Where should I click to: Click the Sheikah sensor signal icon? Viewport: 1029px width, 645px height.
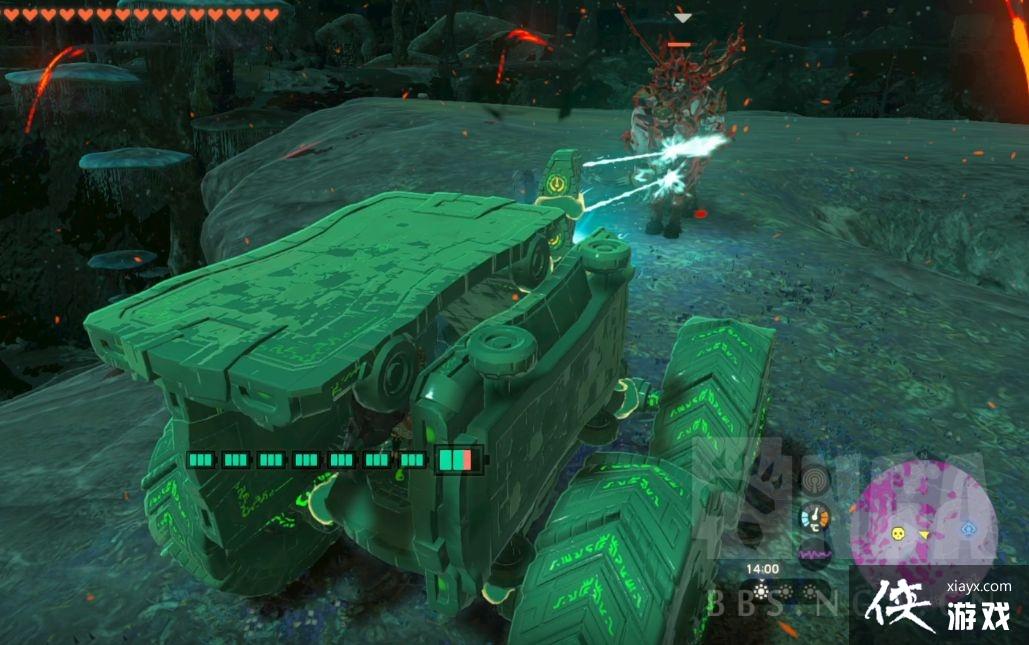coord(815,480)
